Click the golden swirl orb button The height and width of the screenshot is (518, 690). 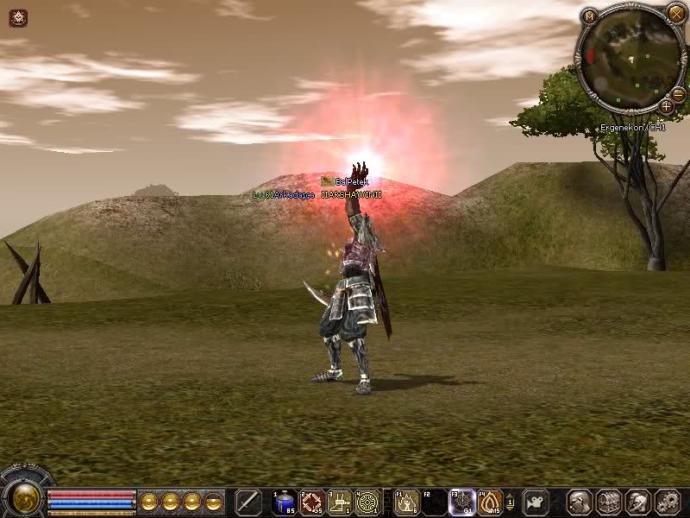click(22, 499)
